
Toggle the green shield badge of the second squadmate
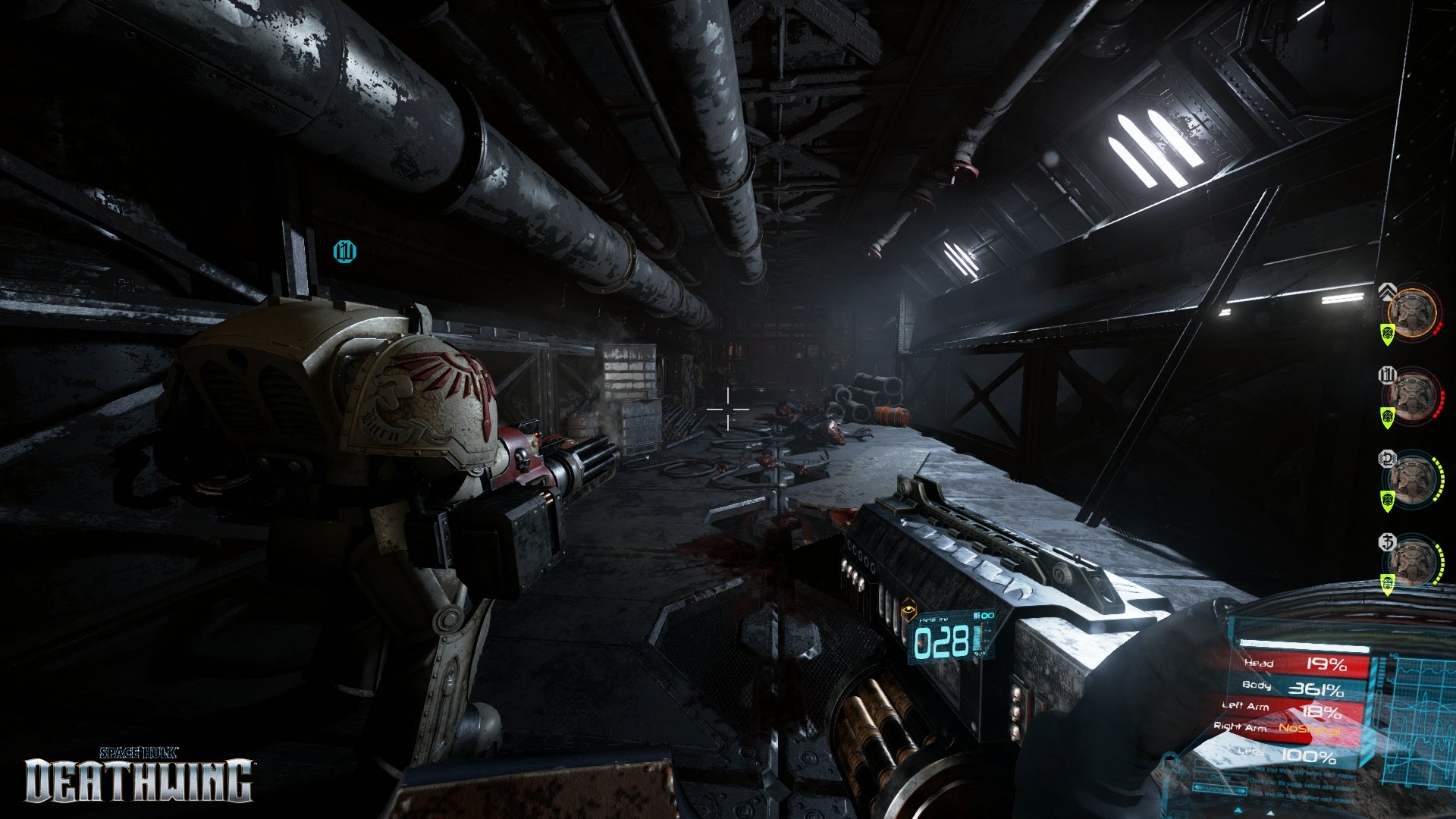pyautogui.click(x=1386, y=416)
